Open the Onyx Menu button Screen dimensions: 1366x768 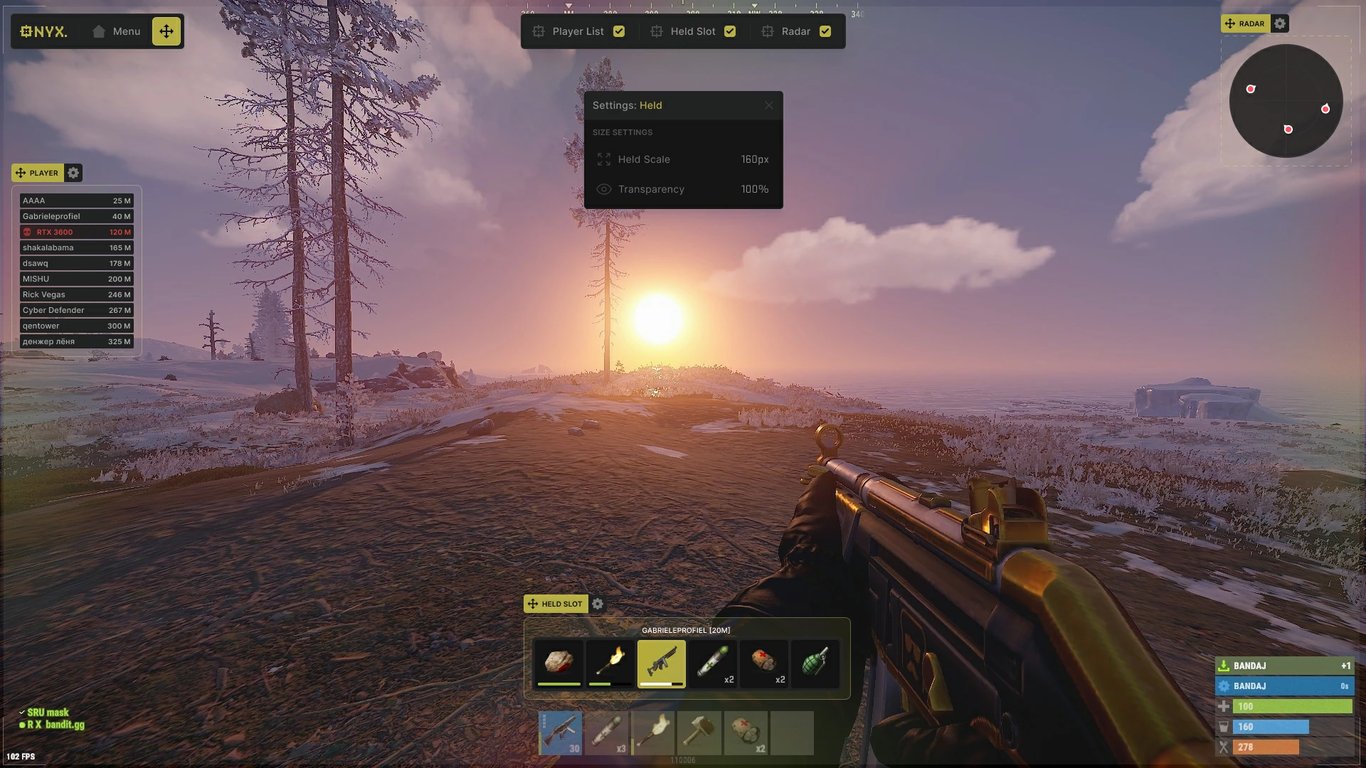click(x=116, y=31)
